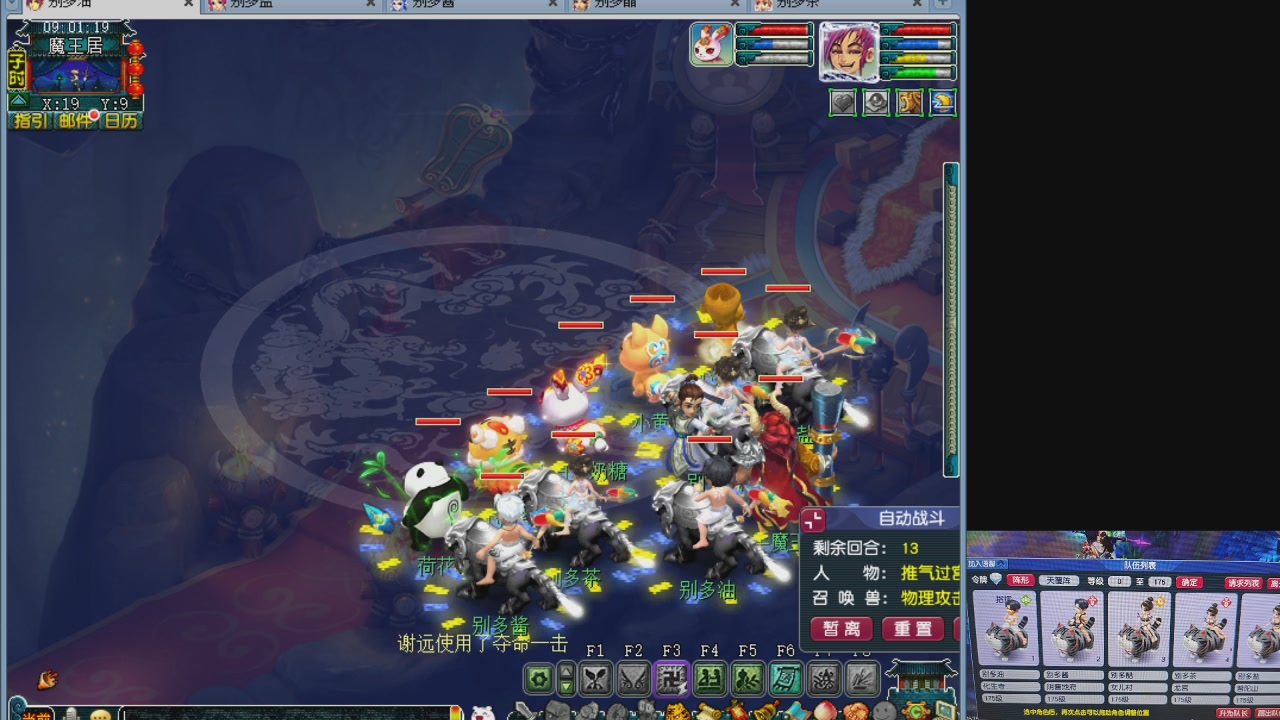
Task: Click the F1 skill icon
Action: tap(595, 680)
